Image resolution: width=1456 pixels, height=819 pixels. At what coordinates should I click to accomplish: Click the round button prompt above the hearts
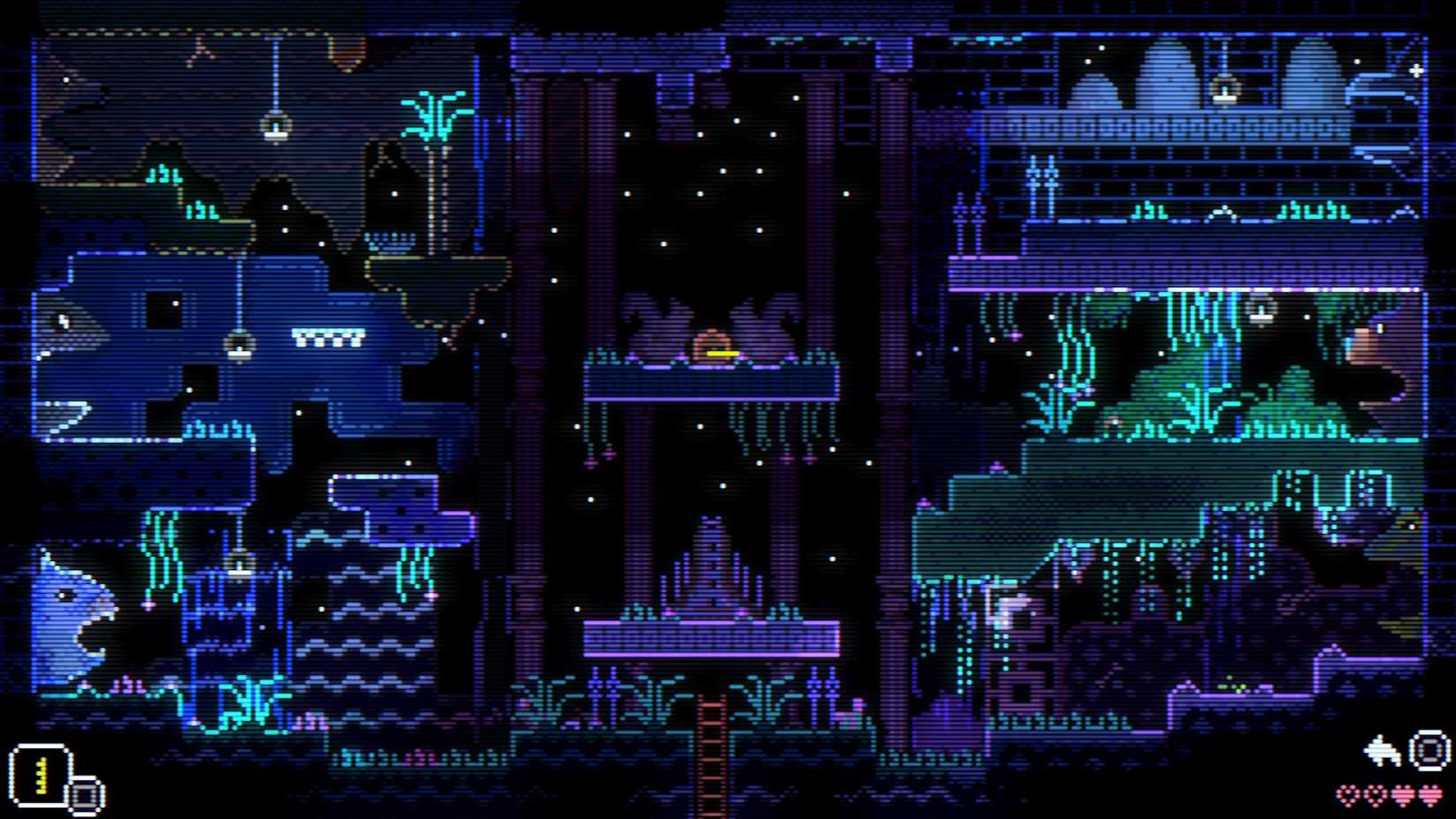pos(1426,748)
